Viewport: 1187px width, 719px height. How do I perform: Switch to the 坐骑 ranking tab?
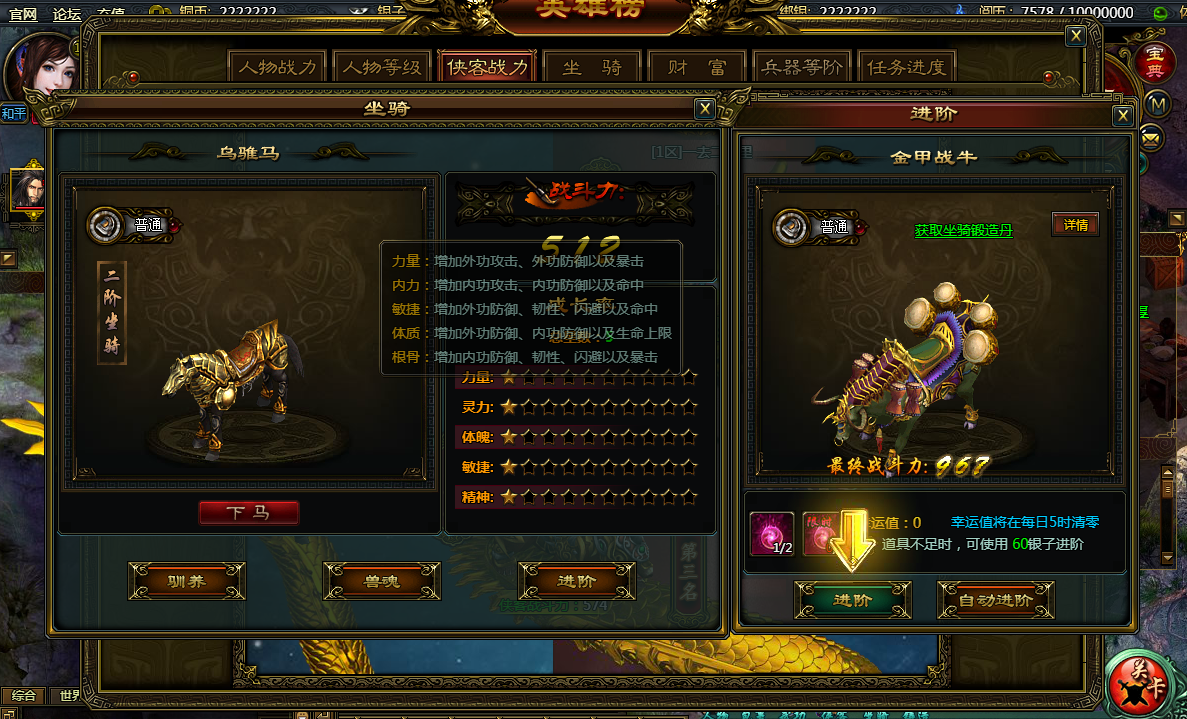pos(592,68)
